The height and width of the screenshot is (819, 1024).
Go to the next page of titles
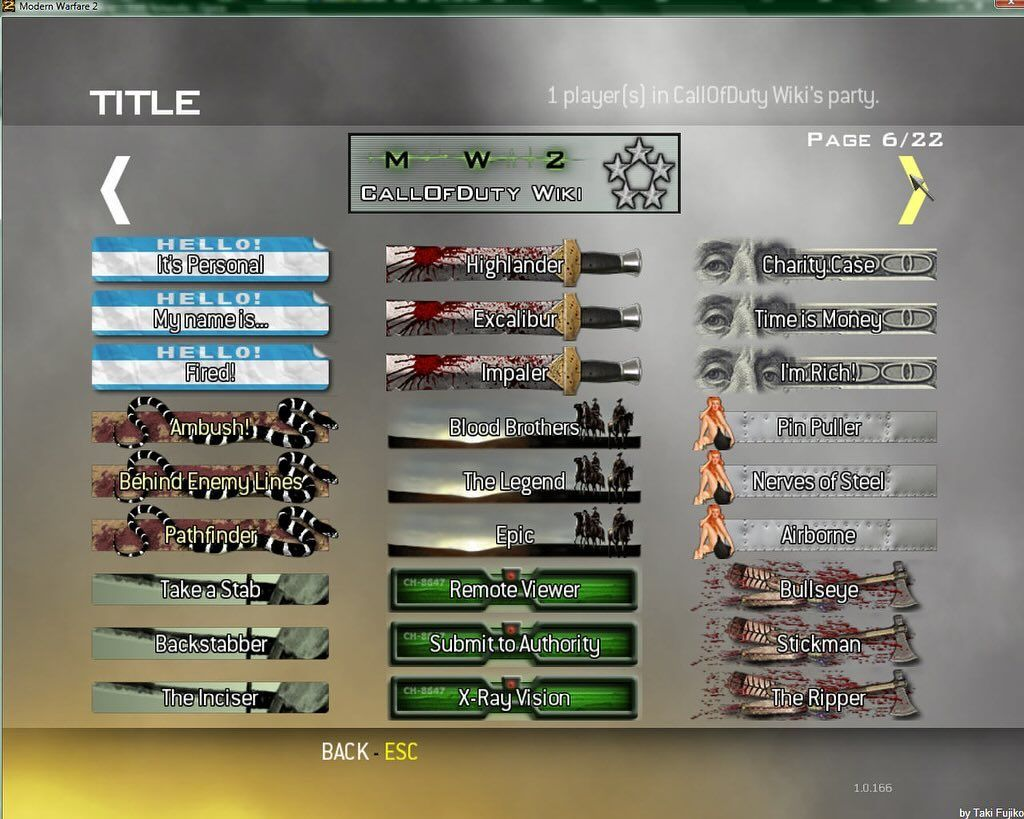pos(911,190)
